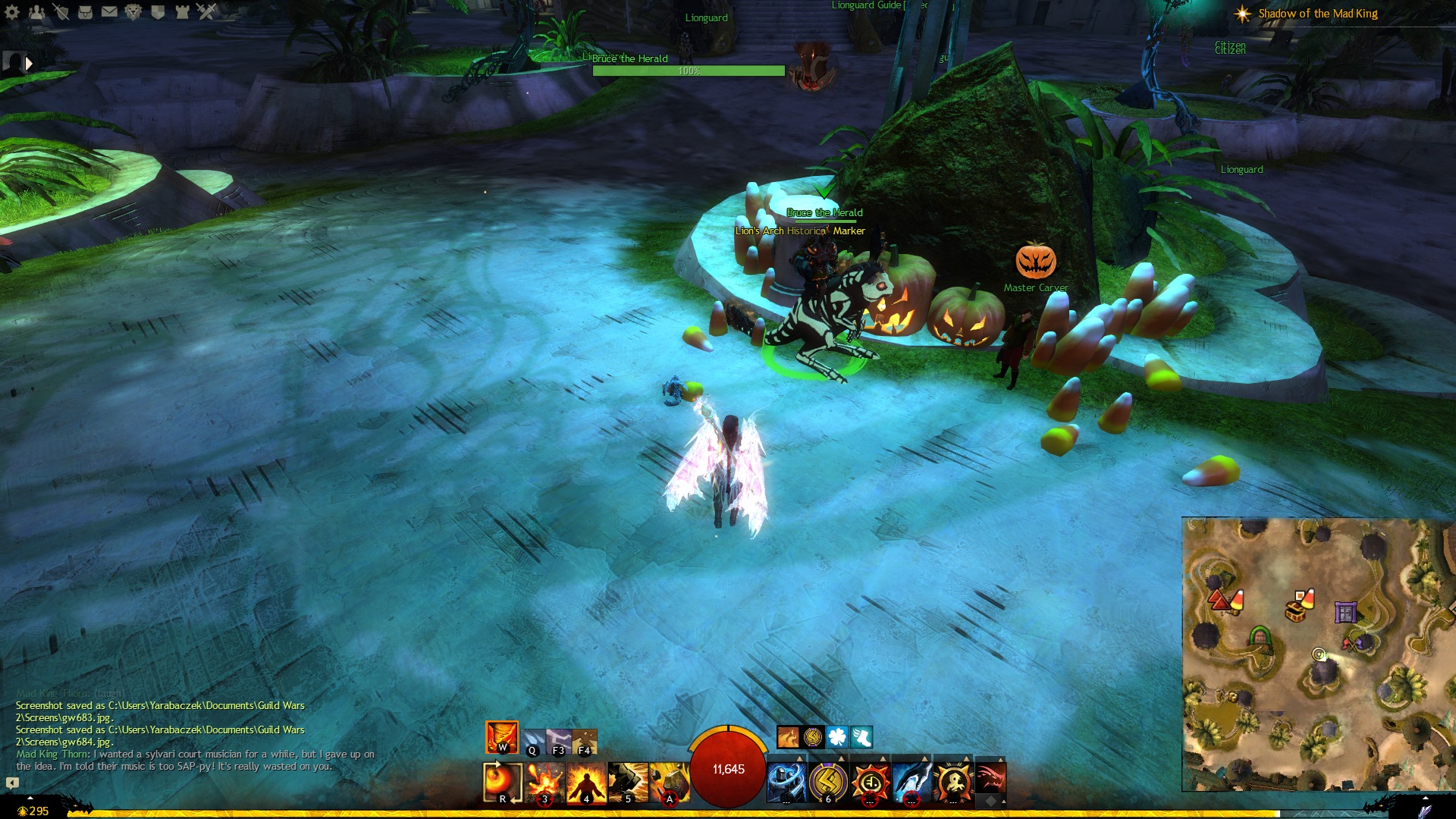This screenshot has width=1456, height=819.
Task: Activate fire attunement marked W
Action: [x=502, y=737]
